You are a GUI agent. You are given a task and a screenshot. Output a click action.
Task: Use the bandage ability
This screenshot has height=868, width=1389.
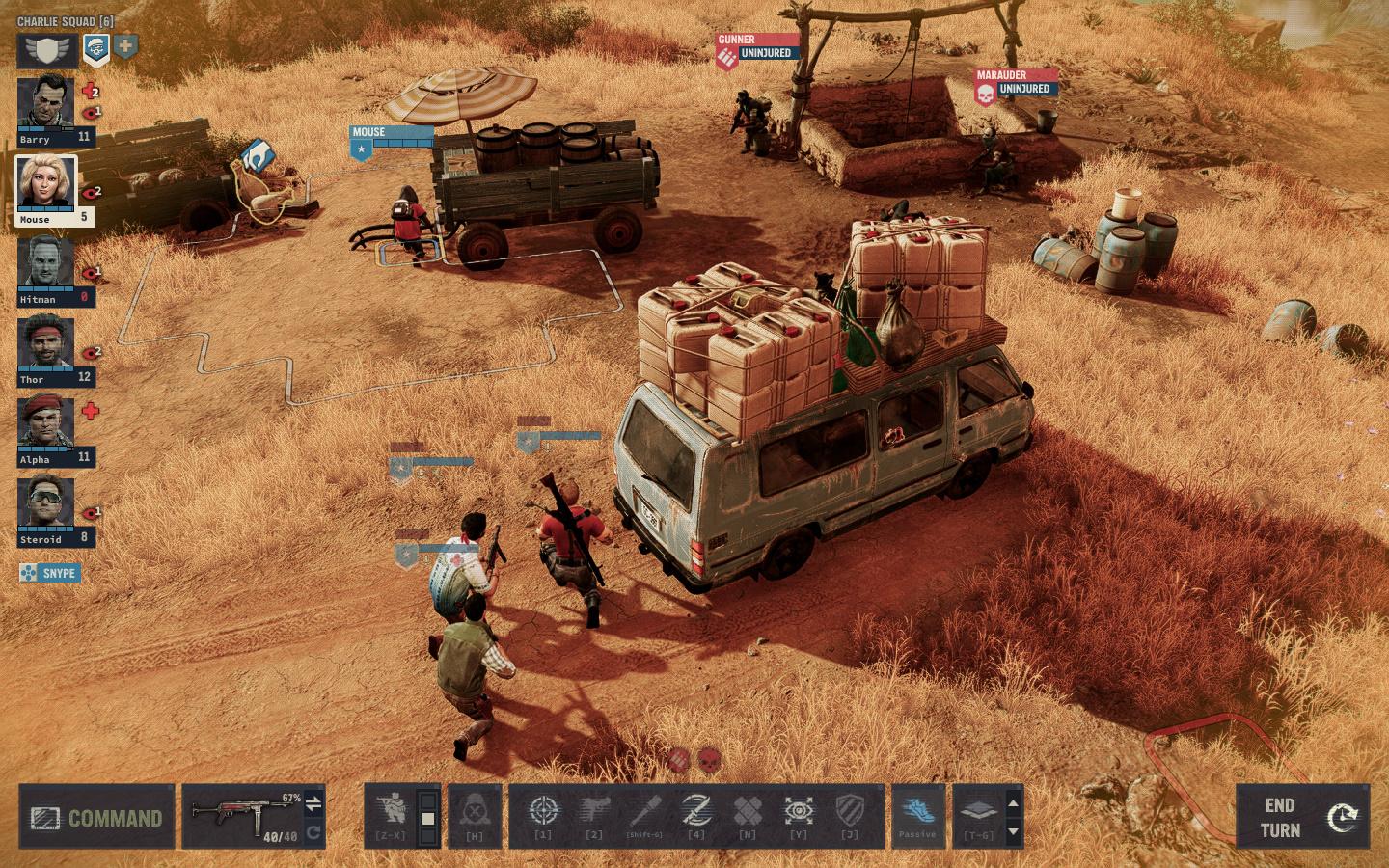748,812
